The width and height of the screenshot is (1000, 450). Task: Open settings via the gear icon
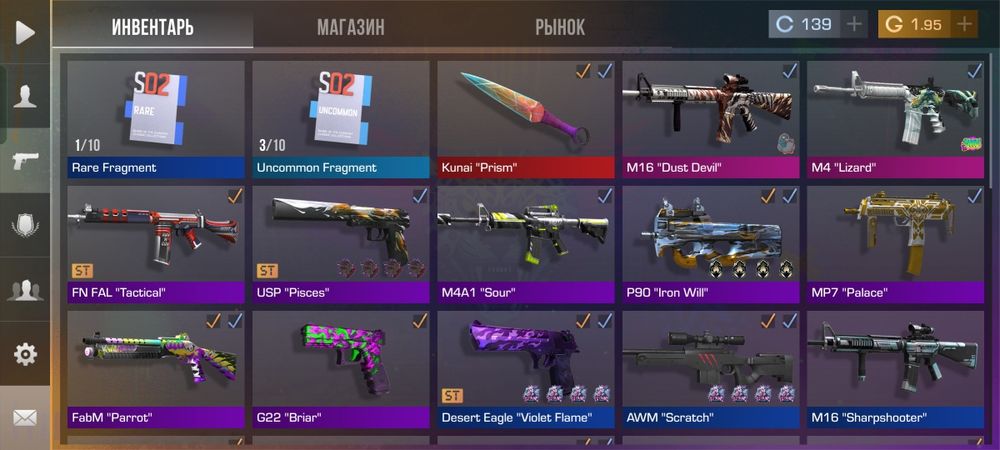(x=25, y=353)
